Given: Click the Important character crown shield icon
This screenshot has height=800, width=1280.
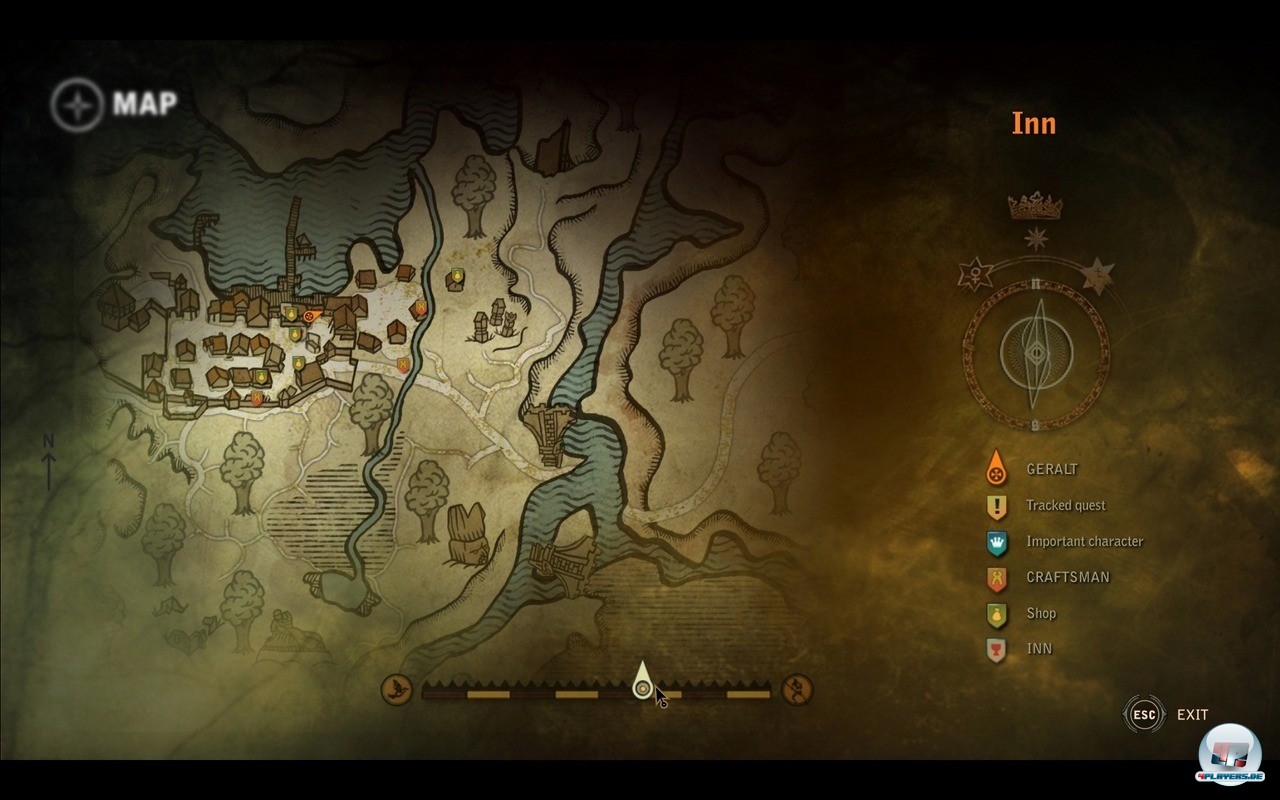Looking at the screenshot, I should pyautogui.click(x=995, y=542).
